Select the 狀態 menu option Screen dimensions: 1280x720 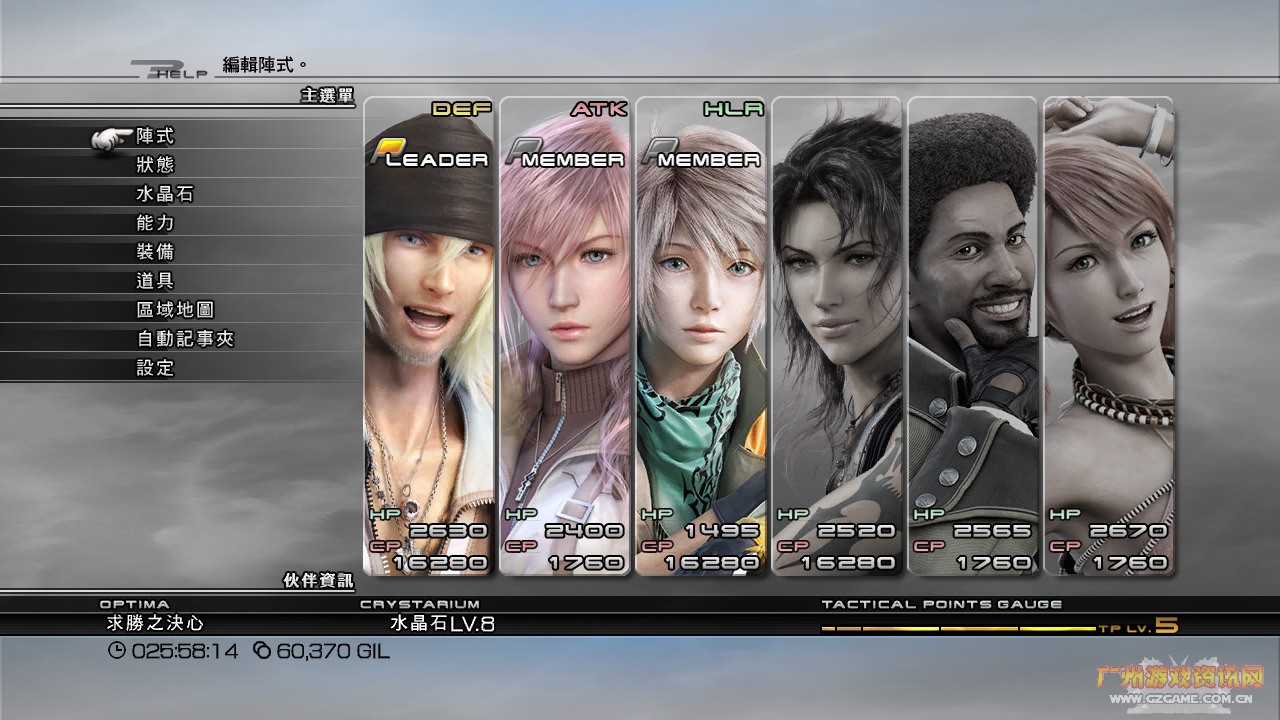tap(155, 165)
